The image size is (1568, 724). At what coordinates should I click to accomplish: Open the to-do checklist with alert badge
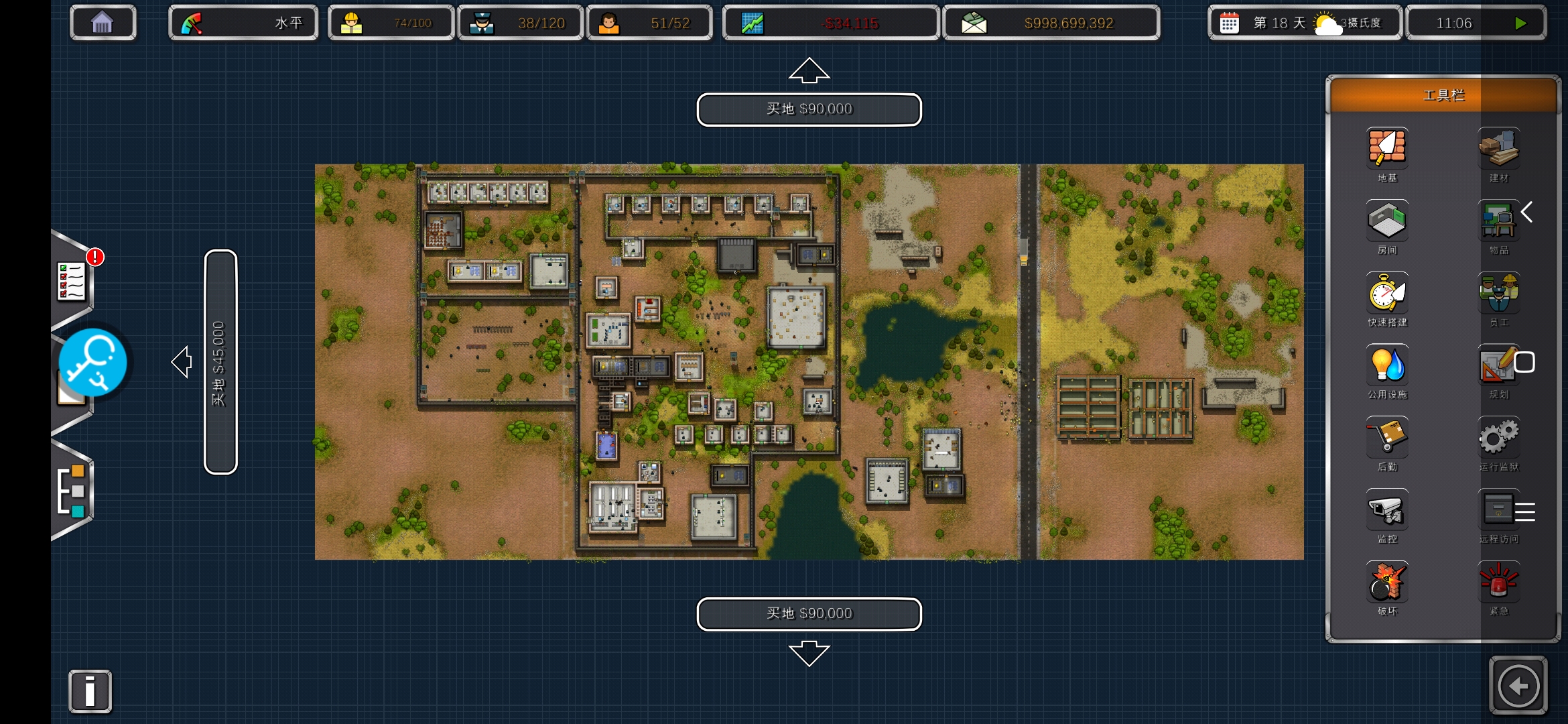point(72,280)
